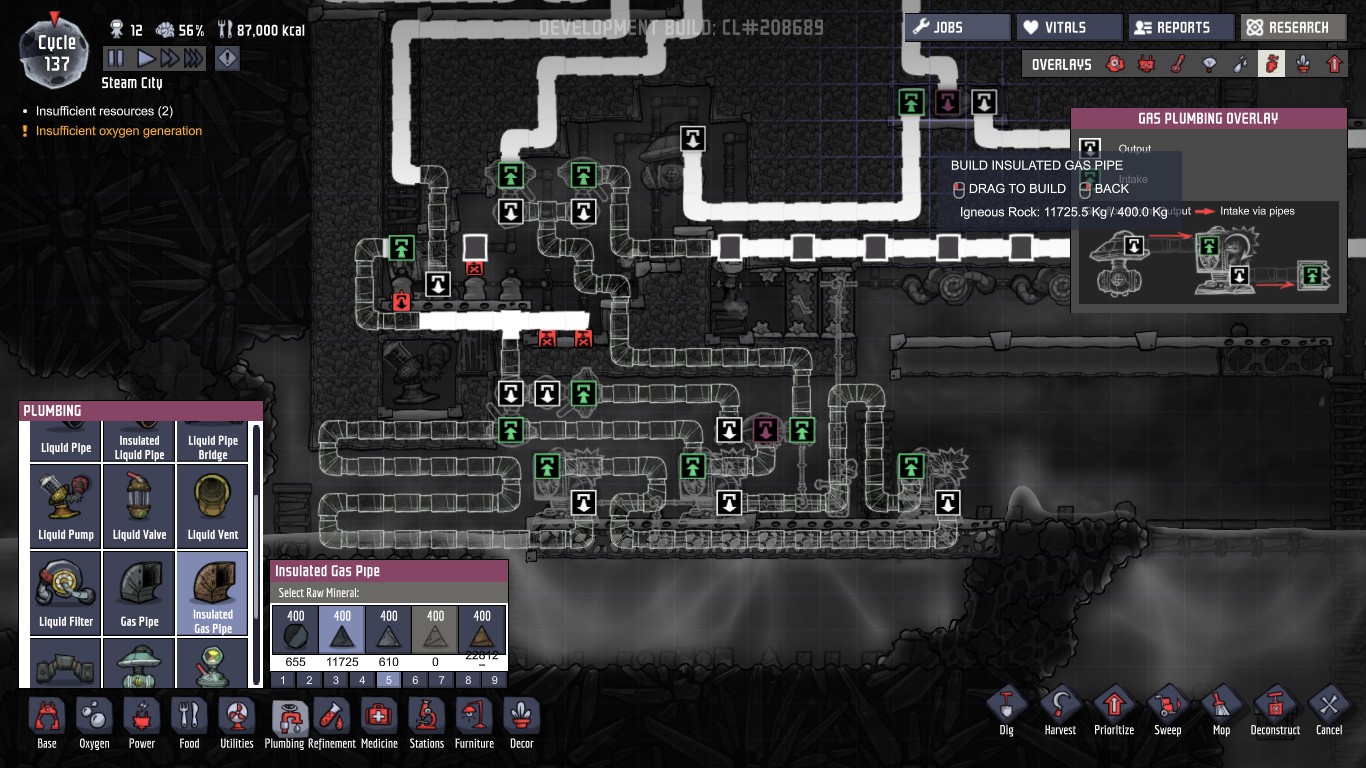Open the Vitals panel

pyautogui.click(x=1068, y=27)
